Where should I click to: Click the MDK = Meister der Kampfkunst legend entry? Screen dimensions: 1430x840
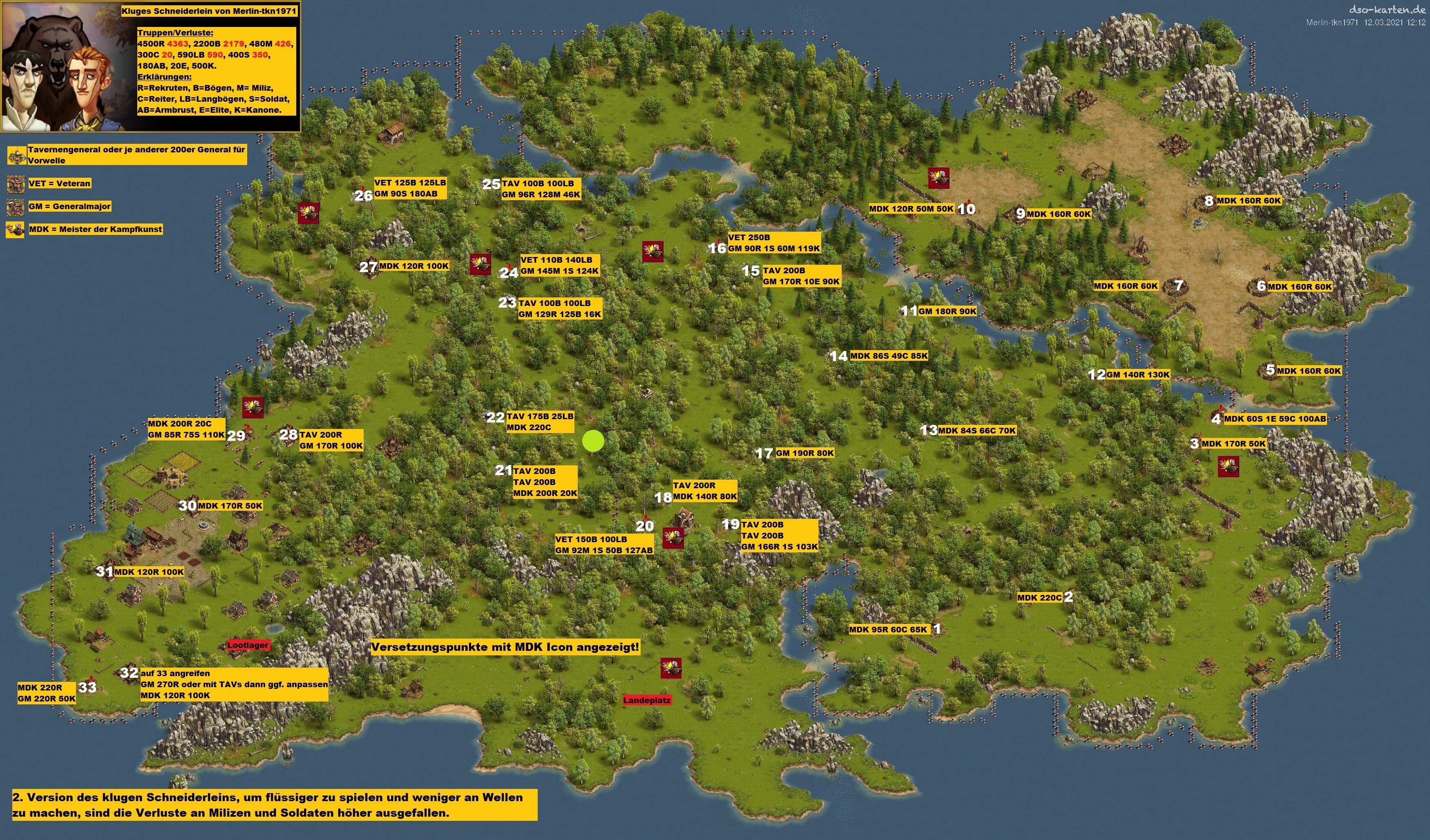(x=95, y=229)
